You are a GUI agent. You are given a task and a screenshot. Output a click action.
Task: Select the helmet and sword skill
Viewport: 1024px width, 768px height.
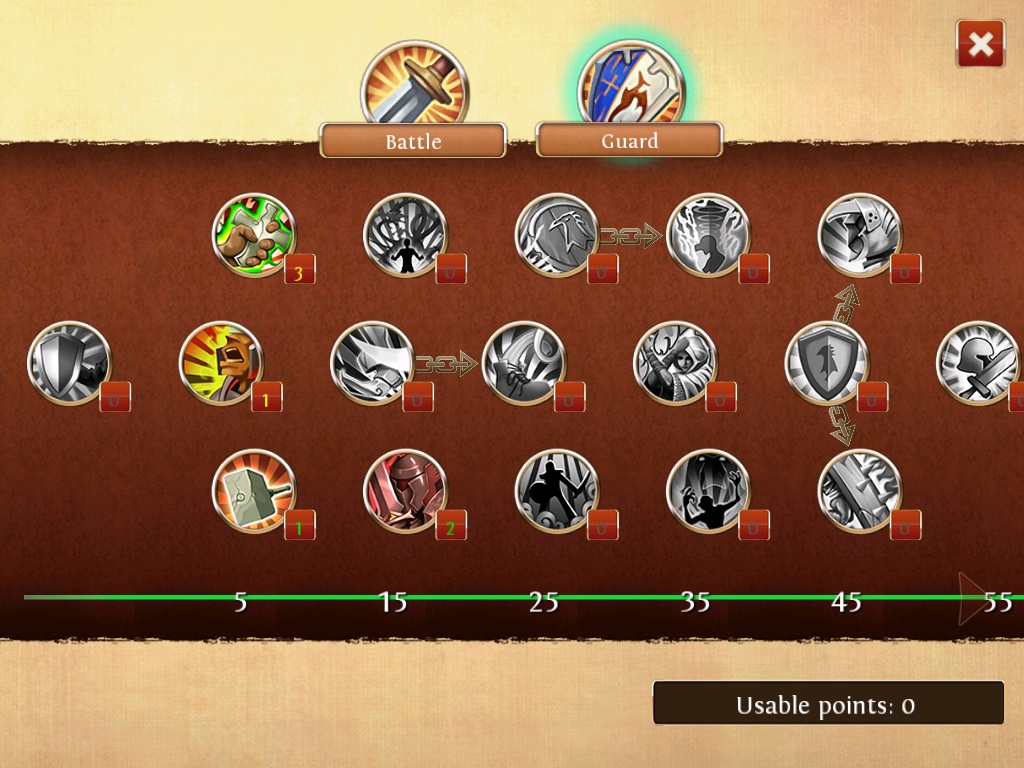coord(976,363)
